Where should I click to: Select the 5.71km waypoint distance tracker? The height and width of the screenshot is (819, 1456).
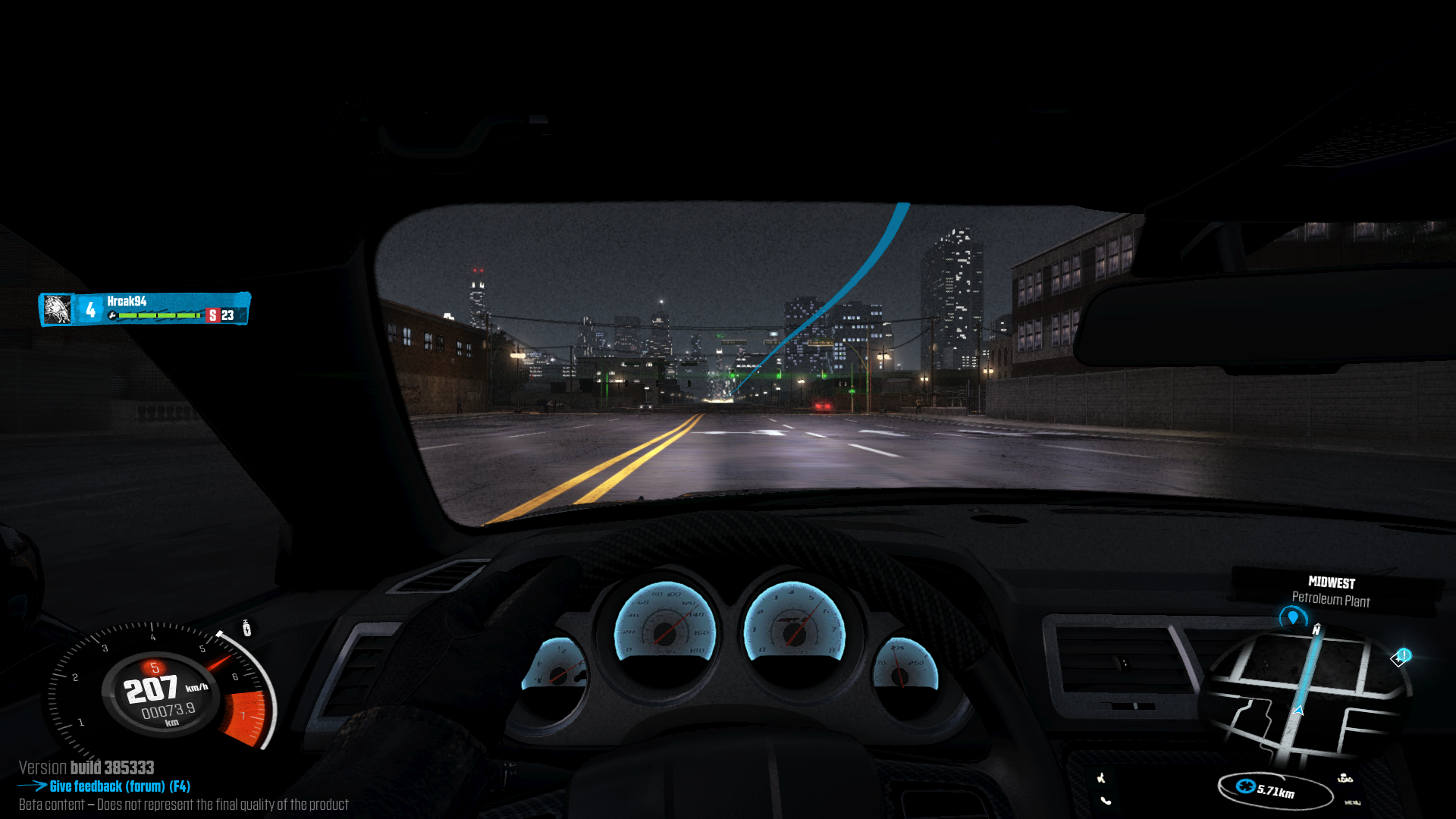click(x=1275, y=790)
